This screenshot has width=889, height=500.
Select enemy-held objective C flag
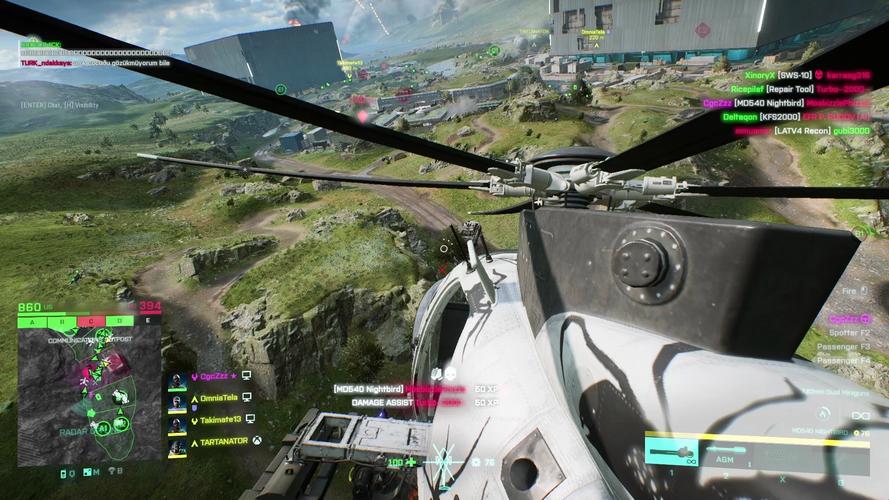pos(90,321)
